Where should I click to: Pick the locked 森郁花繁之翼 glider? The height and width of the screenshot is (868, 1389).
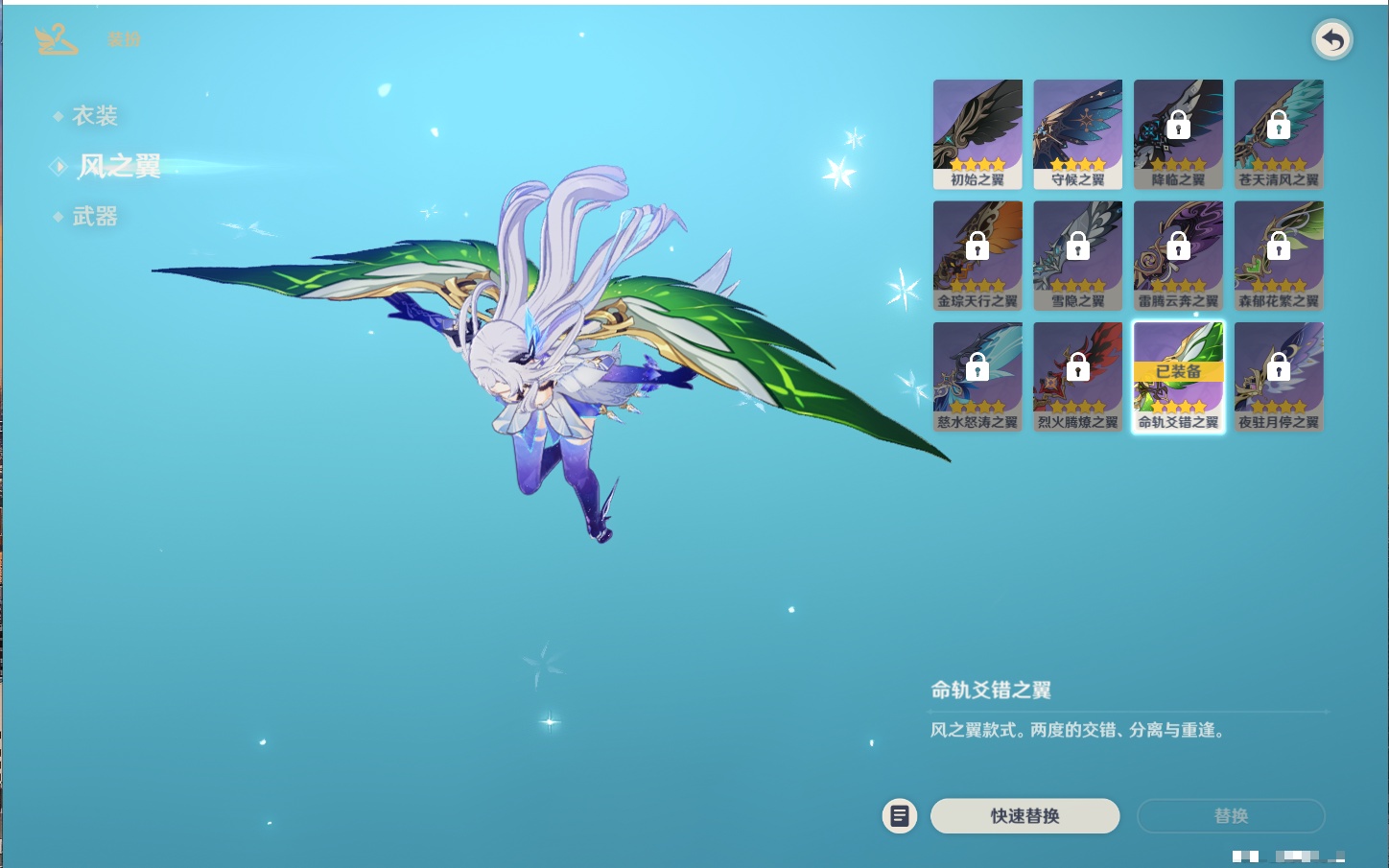(x=1279, y=255)
